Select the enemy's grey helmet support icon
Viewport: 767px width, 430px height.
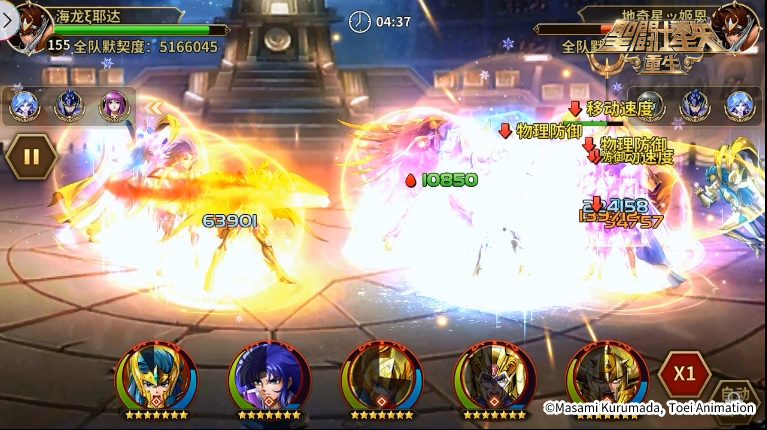pos(650,104)
